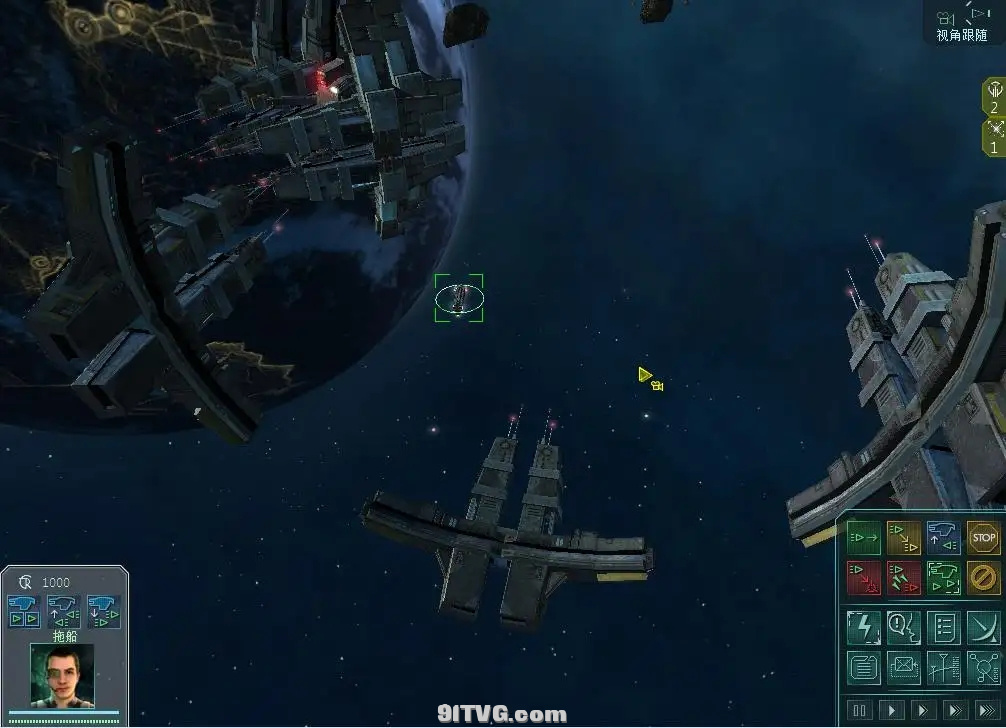The width and height of the screenshot is (1006, 728).
Task: Pause the game with the pause control
Action: coord(860,710)
